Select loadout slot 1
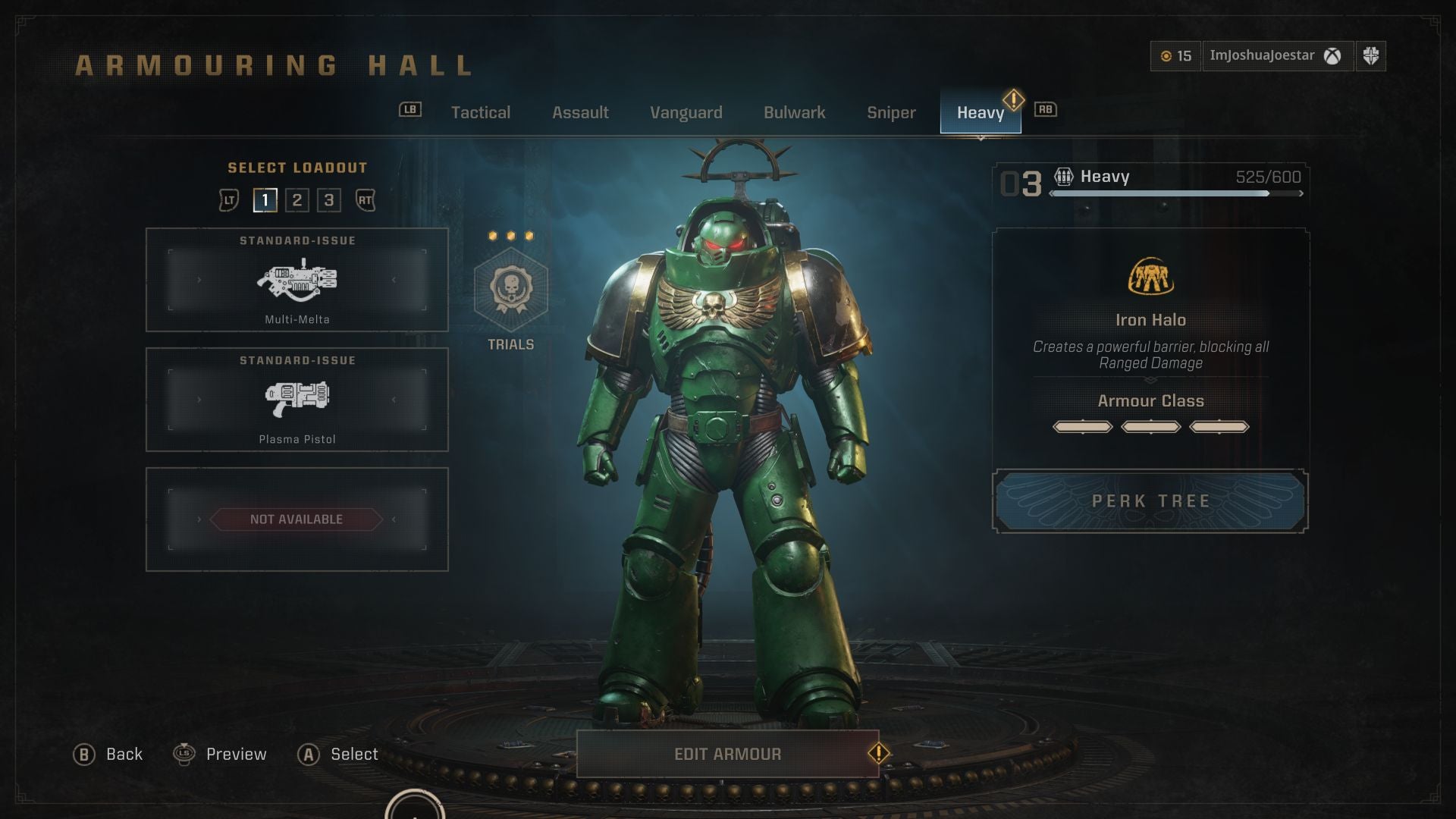1456x819 pixels. 265,200
